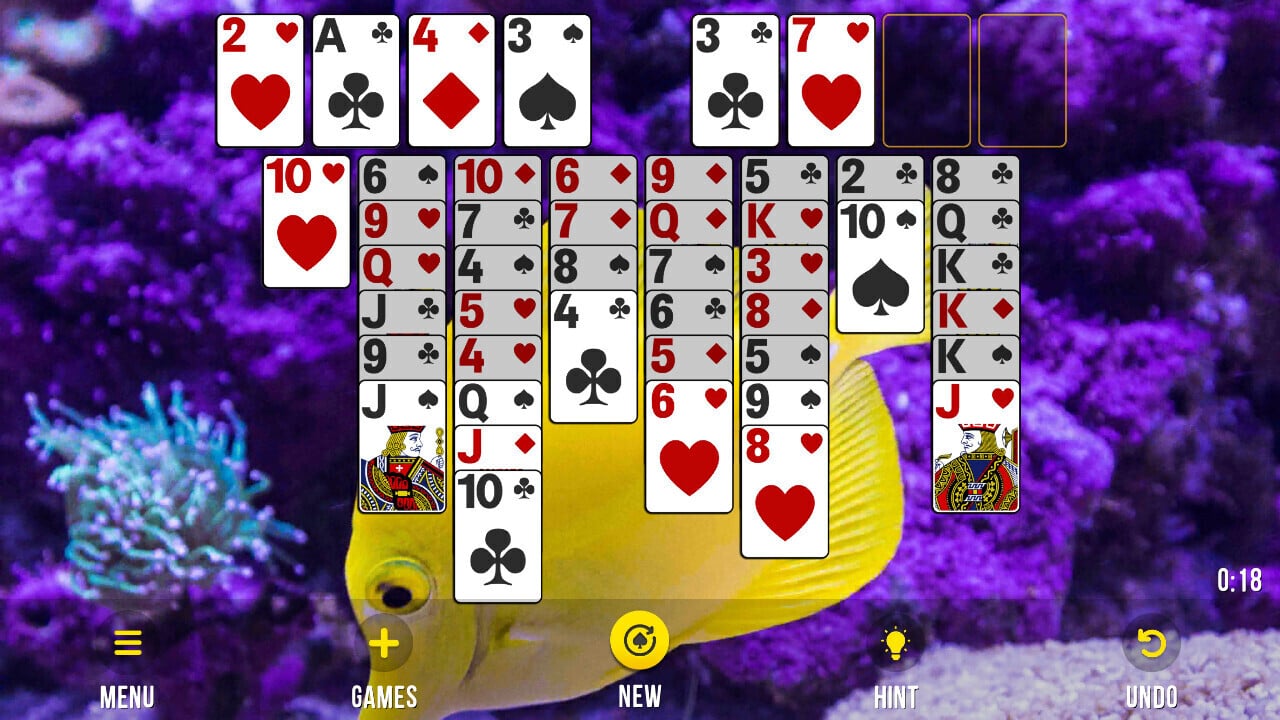Click the 3 of Clubs foundation card

pos(736,80)
